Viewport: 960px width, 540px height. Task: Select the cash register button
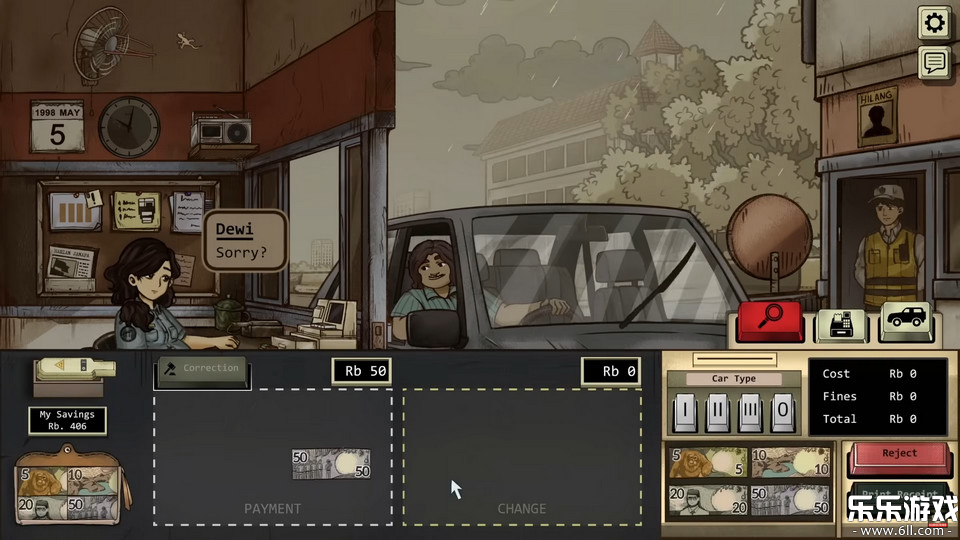(842, 324)
